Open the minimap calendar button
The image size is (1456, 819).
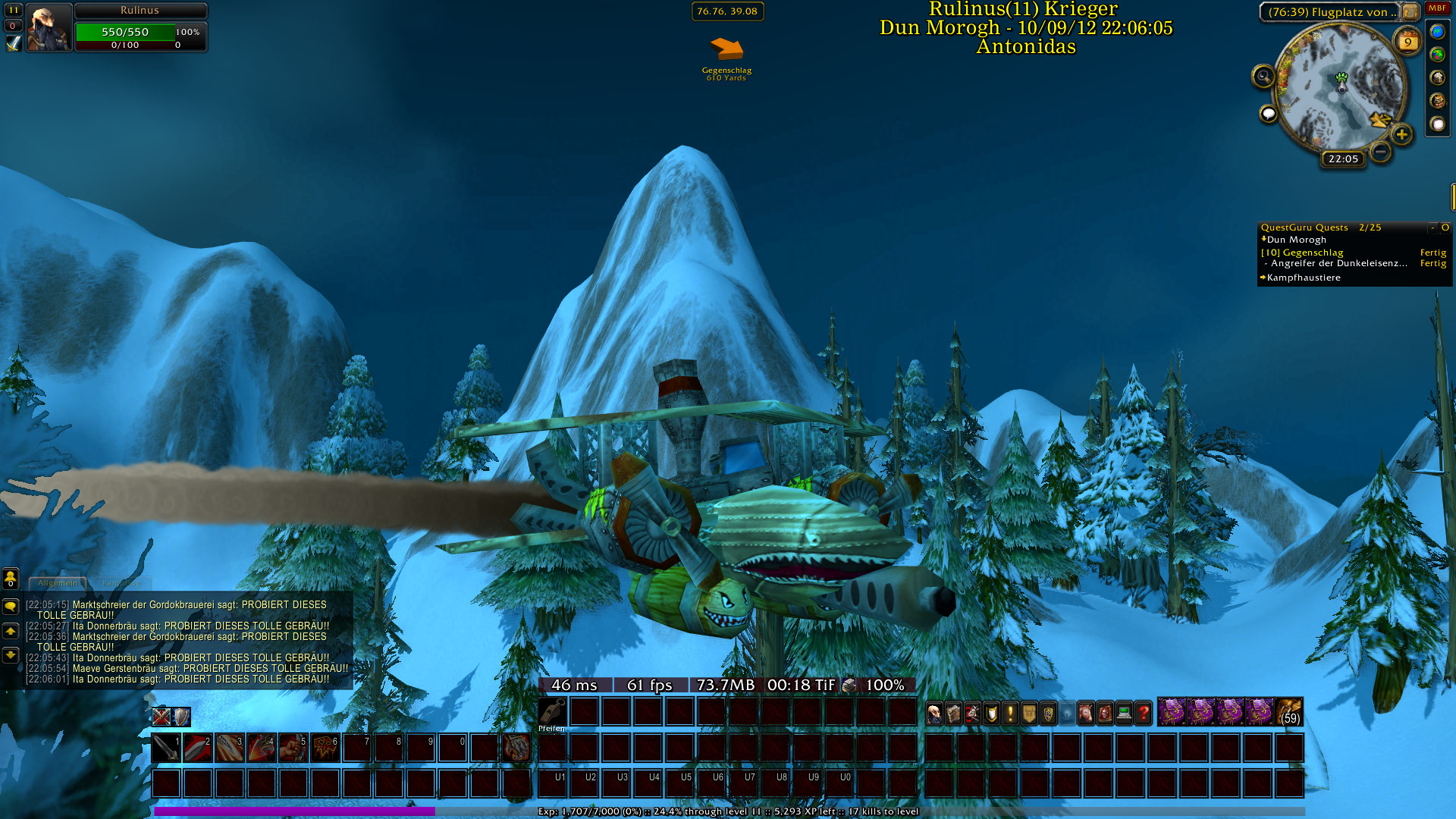[1407, 42]
